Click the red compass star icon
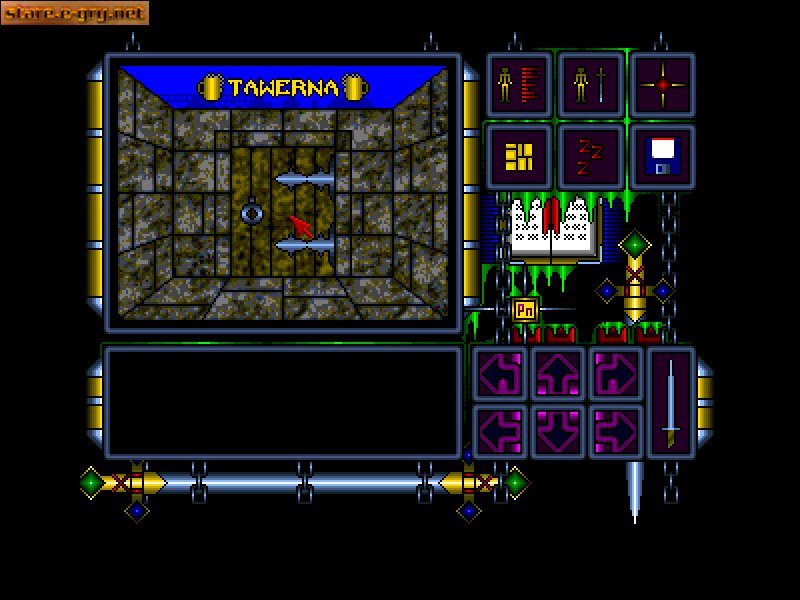This screenshot has width=800, height=600. 662,86
